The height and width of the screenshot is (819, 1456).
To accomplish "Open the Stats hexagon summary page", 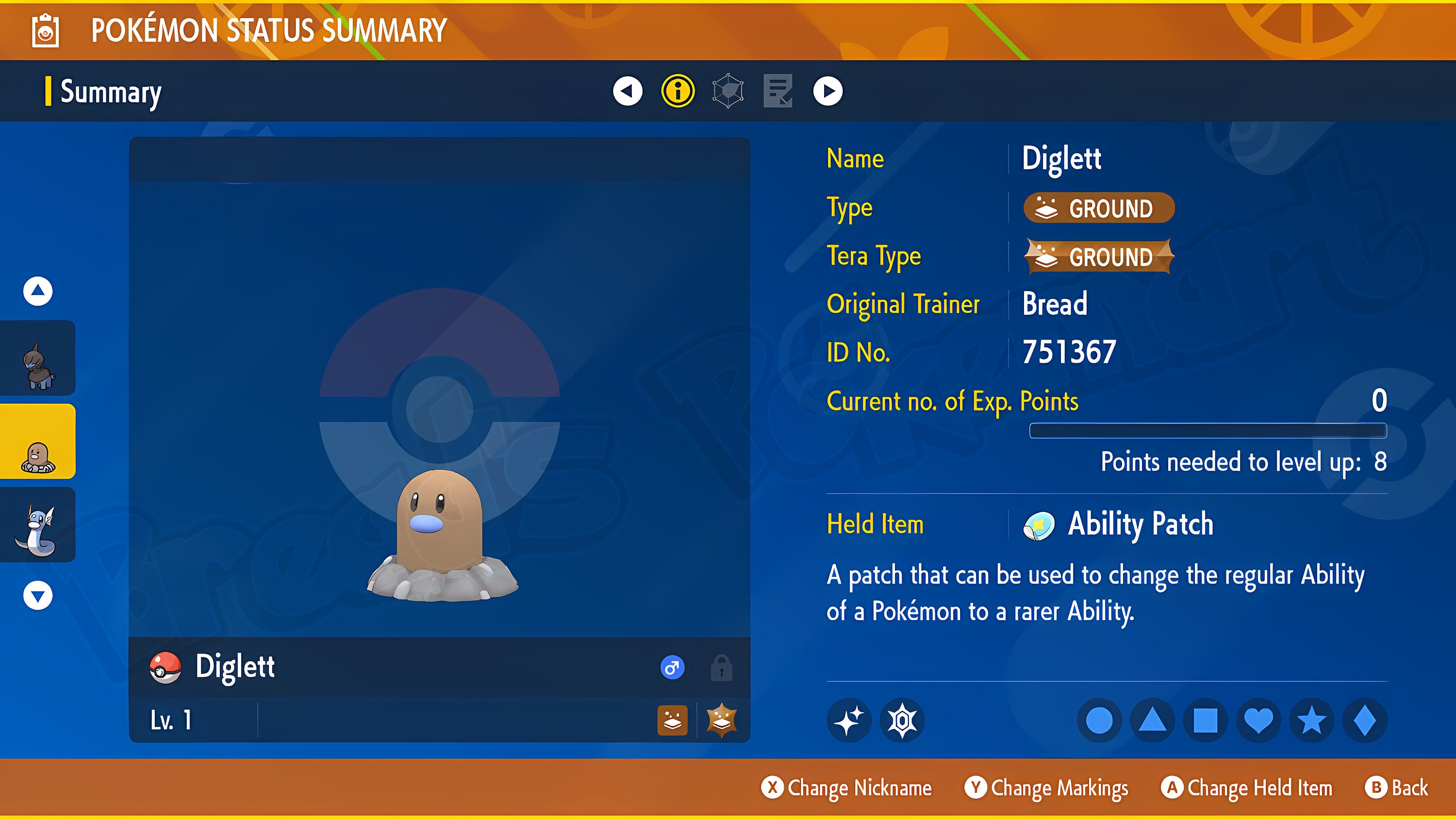I will pos(727,92).
